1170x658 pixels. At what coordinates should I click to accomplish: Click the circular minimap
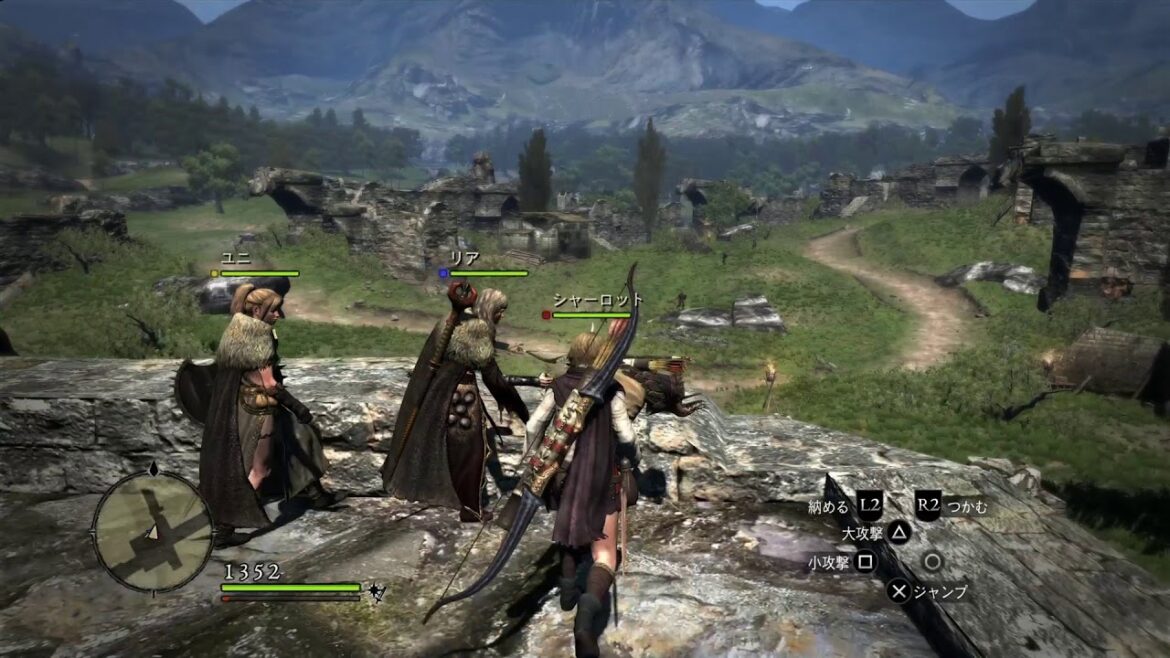coord(153,531)
